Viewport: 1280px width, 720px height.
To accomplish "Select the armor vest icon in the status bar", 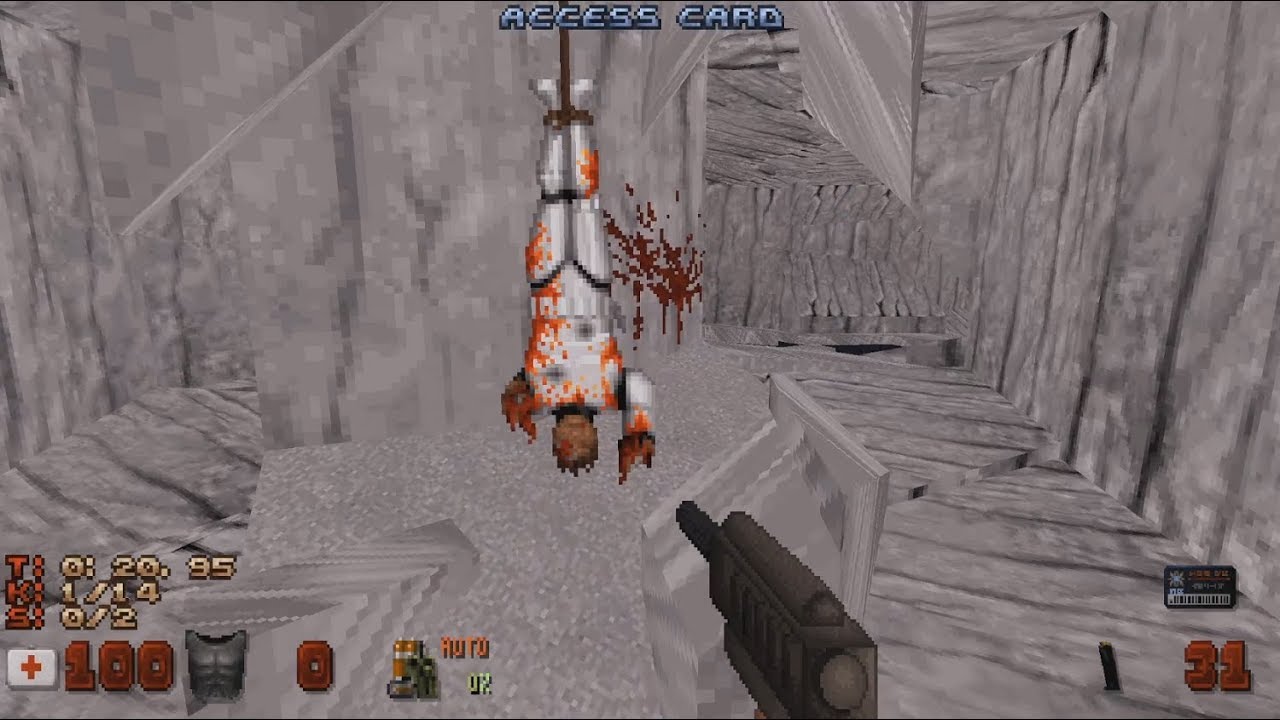I will [x=216, y=666].
